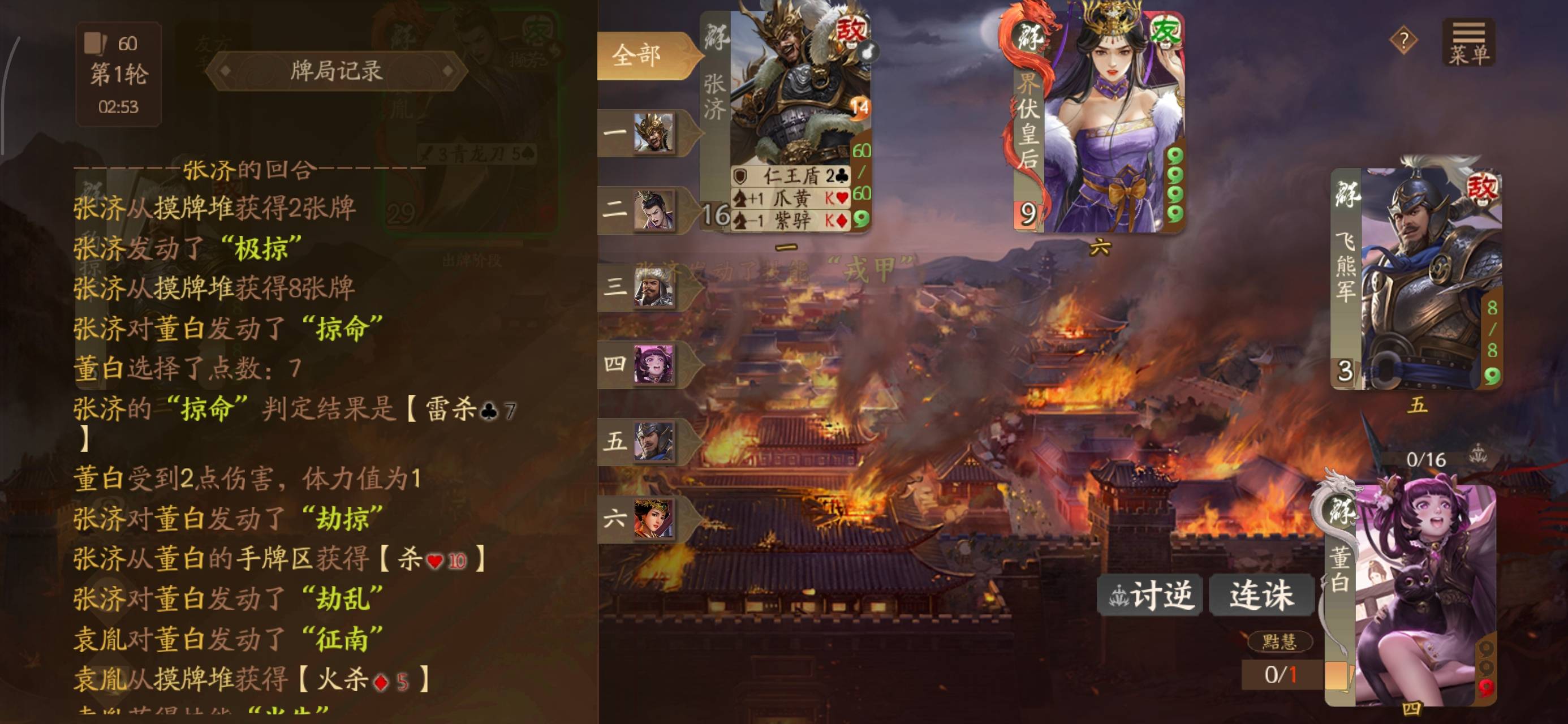1568x724 pixels.
Task: Inspect 张济's 爪黄 horse equipment
Action: click(791, 198)
